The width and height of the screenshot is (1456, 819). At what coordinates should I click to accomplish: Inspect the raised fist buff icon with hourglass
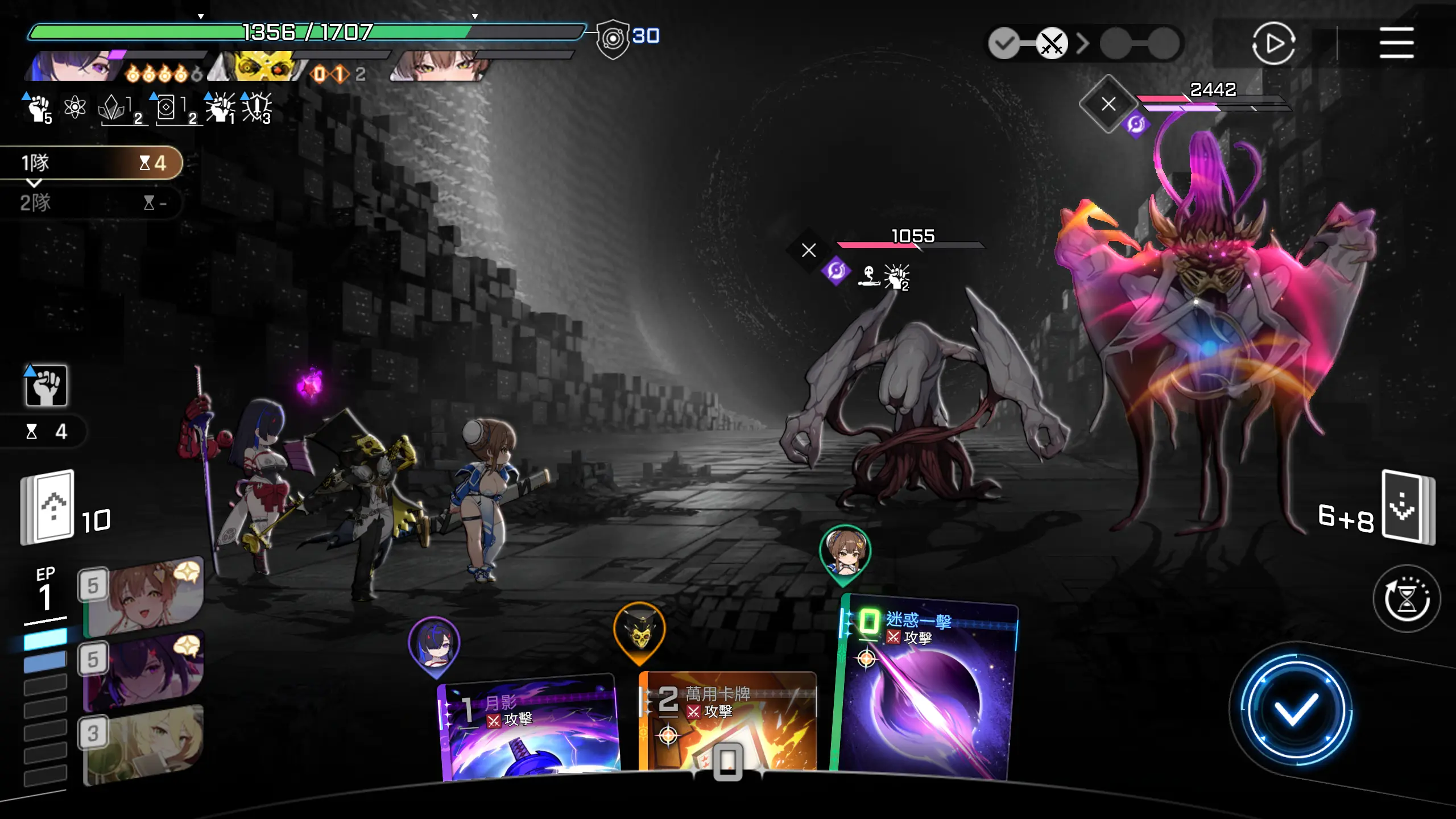46,386
